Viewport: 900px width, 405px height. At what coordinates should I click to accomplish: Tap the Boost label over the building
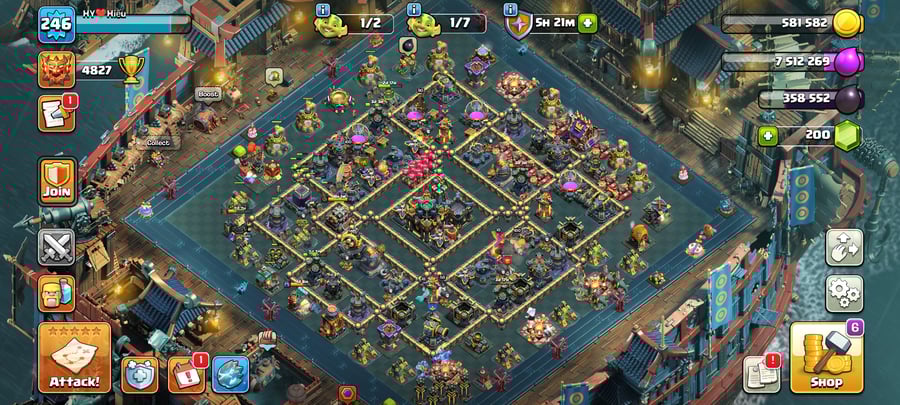point(207,94)
